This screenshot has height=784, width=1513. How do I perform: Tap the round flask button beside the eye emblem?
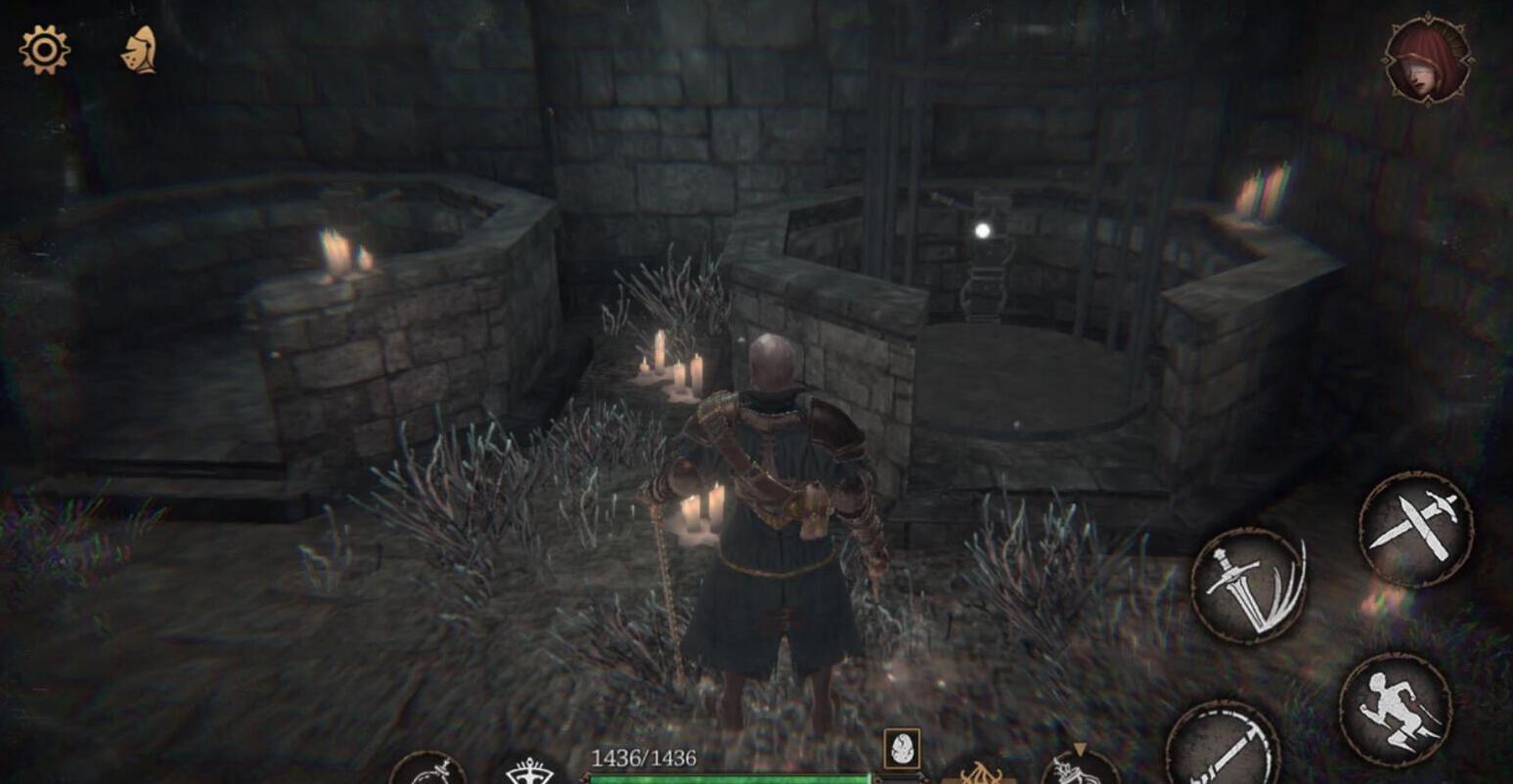tap(427, 770)
